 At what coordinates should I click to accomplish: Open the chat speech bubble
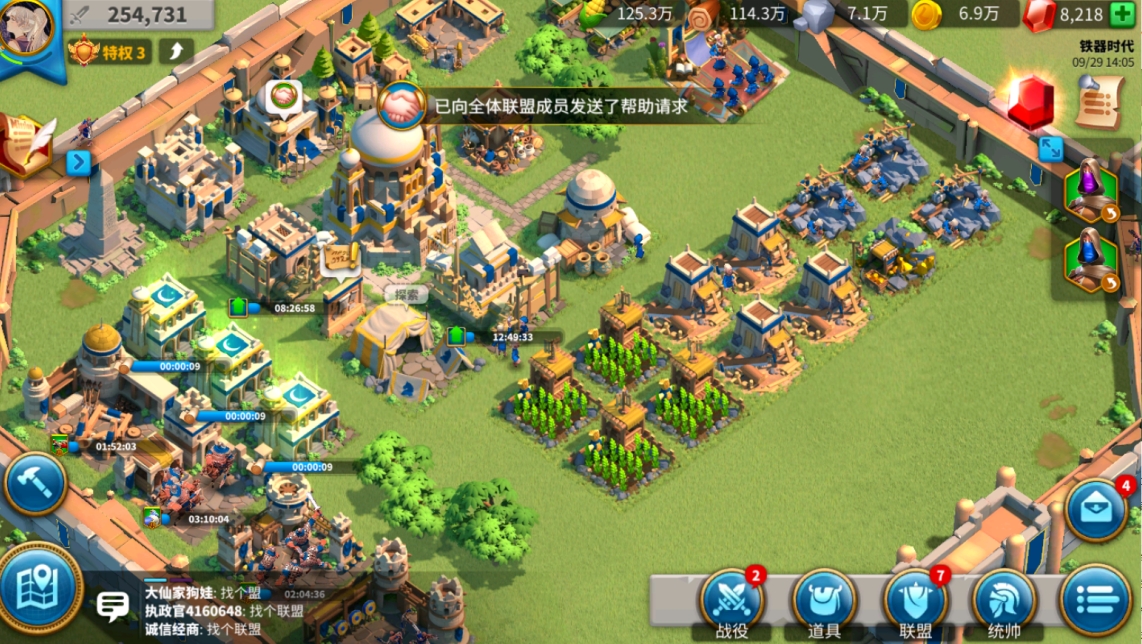[112, 605]
